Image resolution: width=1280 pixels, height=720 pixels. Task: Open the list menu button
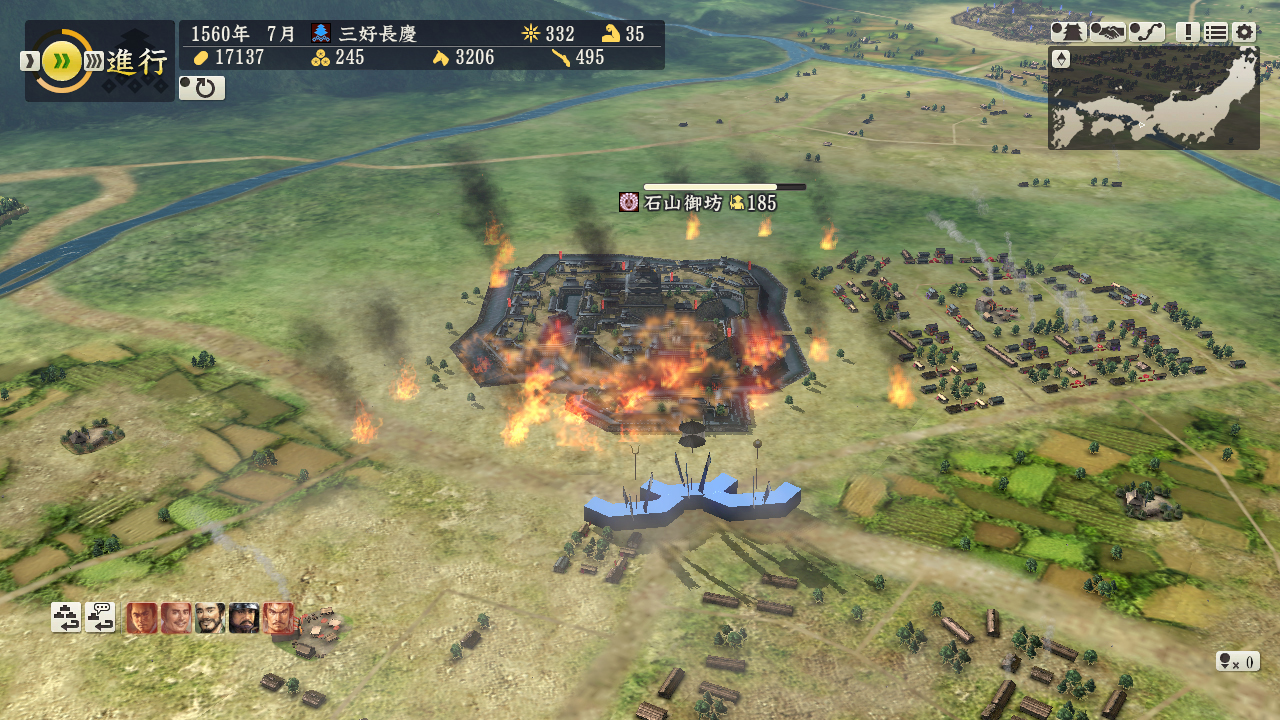(x=1216, y=32)
